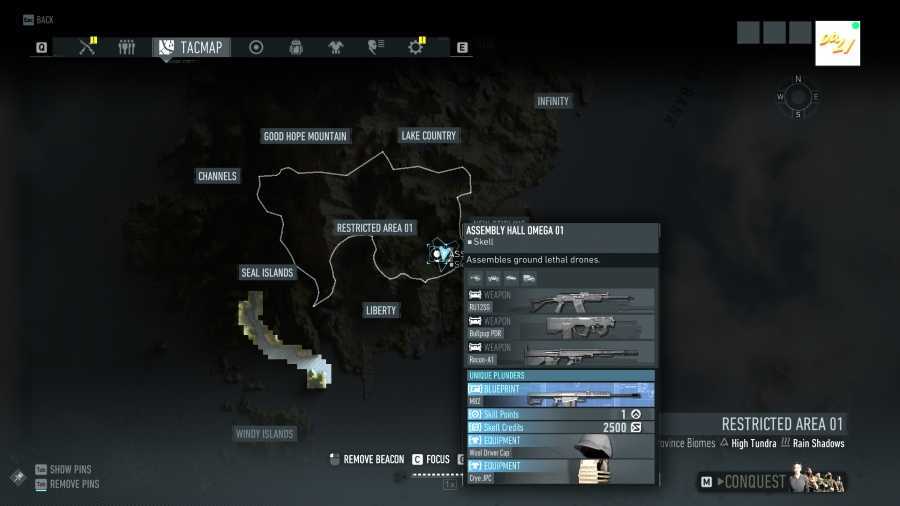Open the crossed-tools objectives tab

pyautogui.click(x=87, y=47)
